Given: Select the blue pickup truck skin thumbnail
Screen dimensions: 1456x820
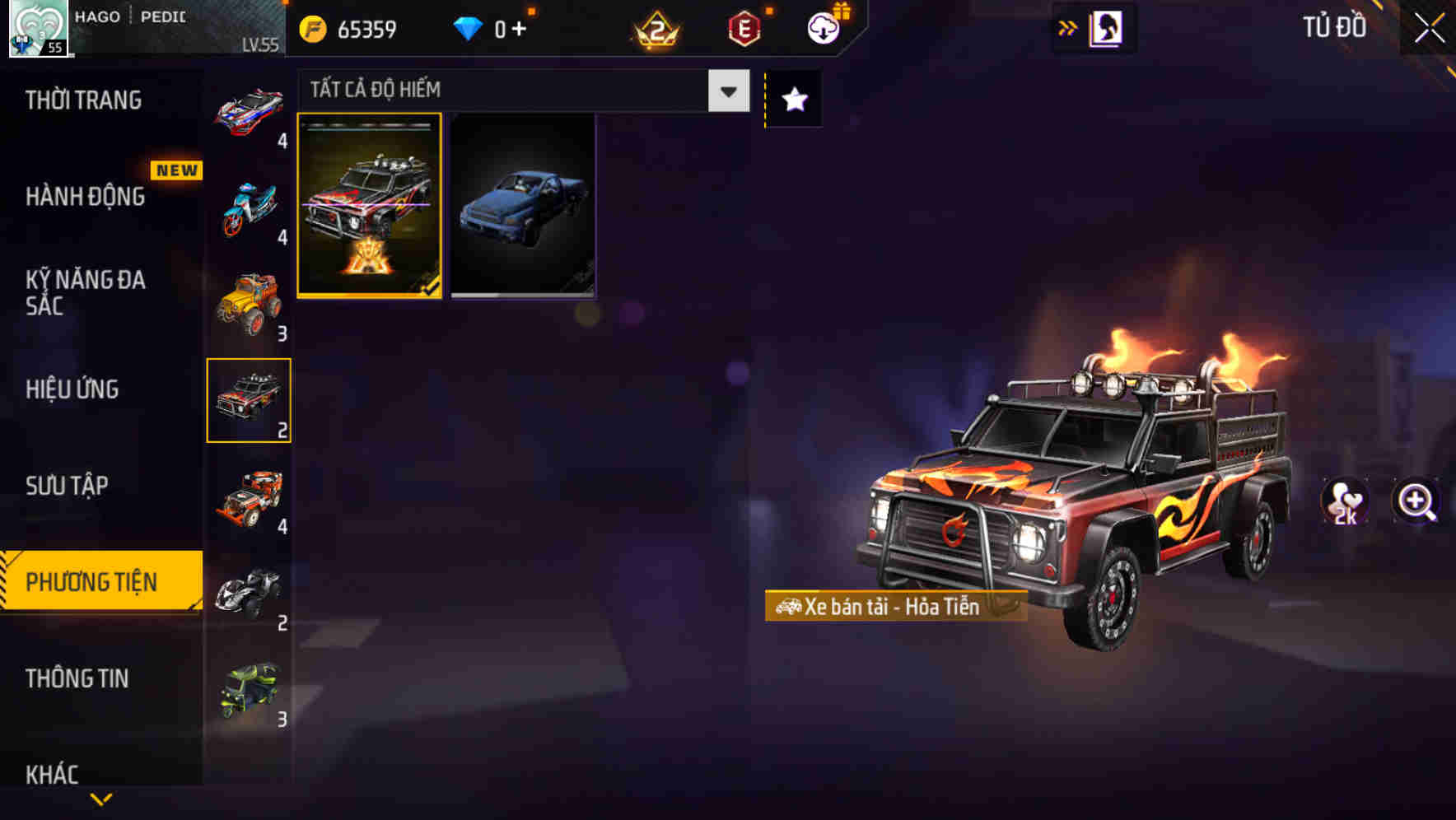Looking at the screenshot, I should coord(524,207).
